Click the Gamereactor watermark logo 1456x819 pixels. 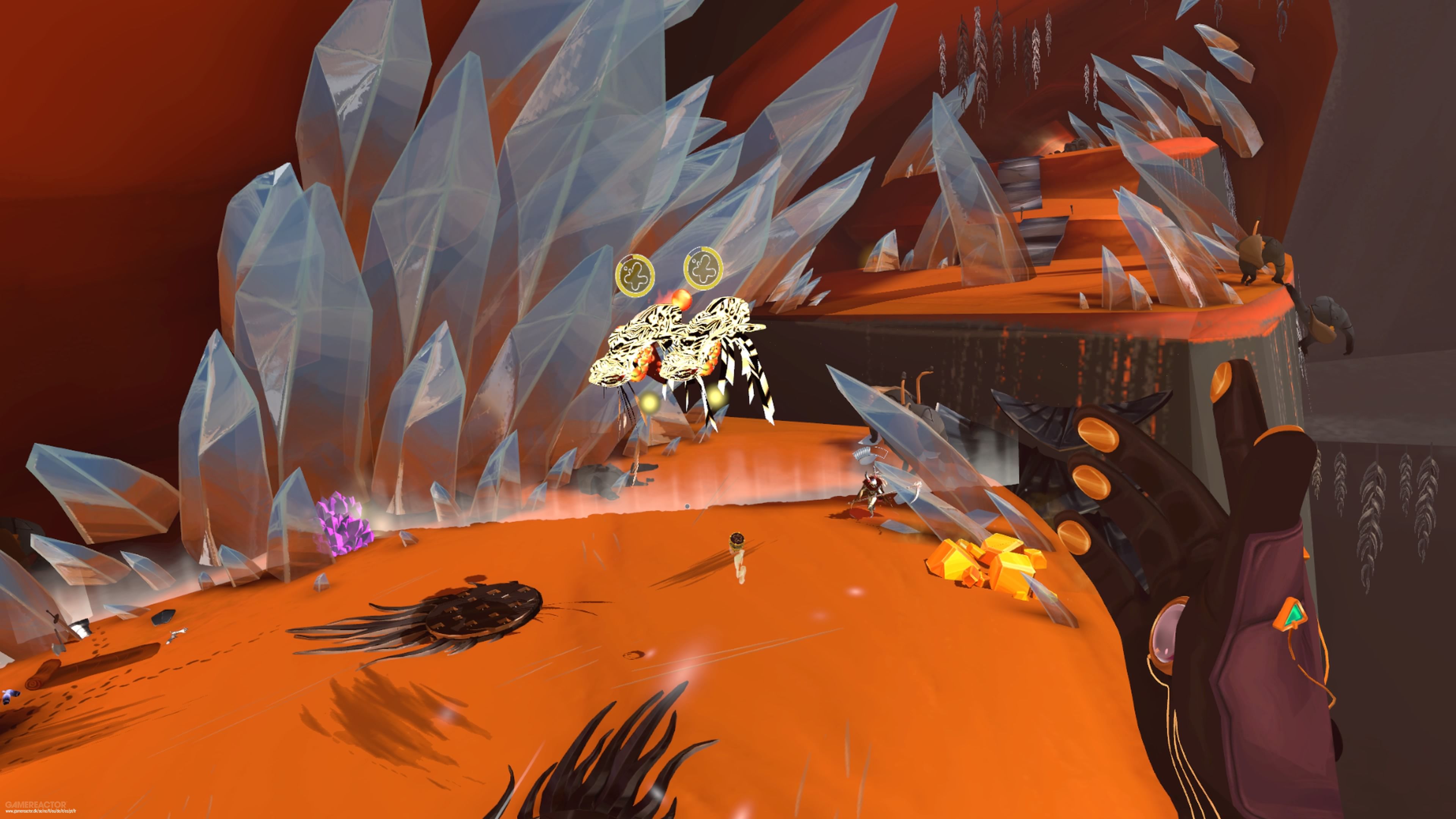pyautogui.click(x=35, y=804)
